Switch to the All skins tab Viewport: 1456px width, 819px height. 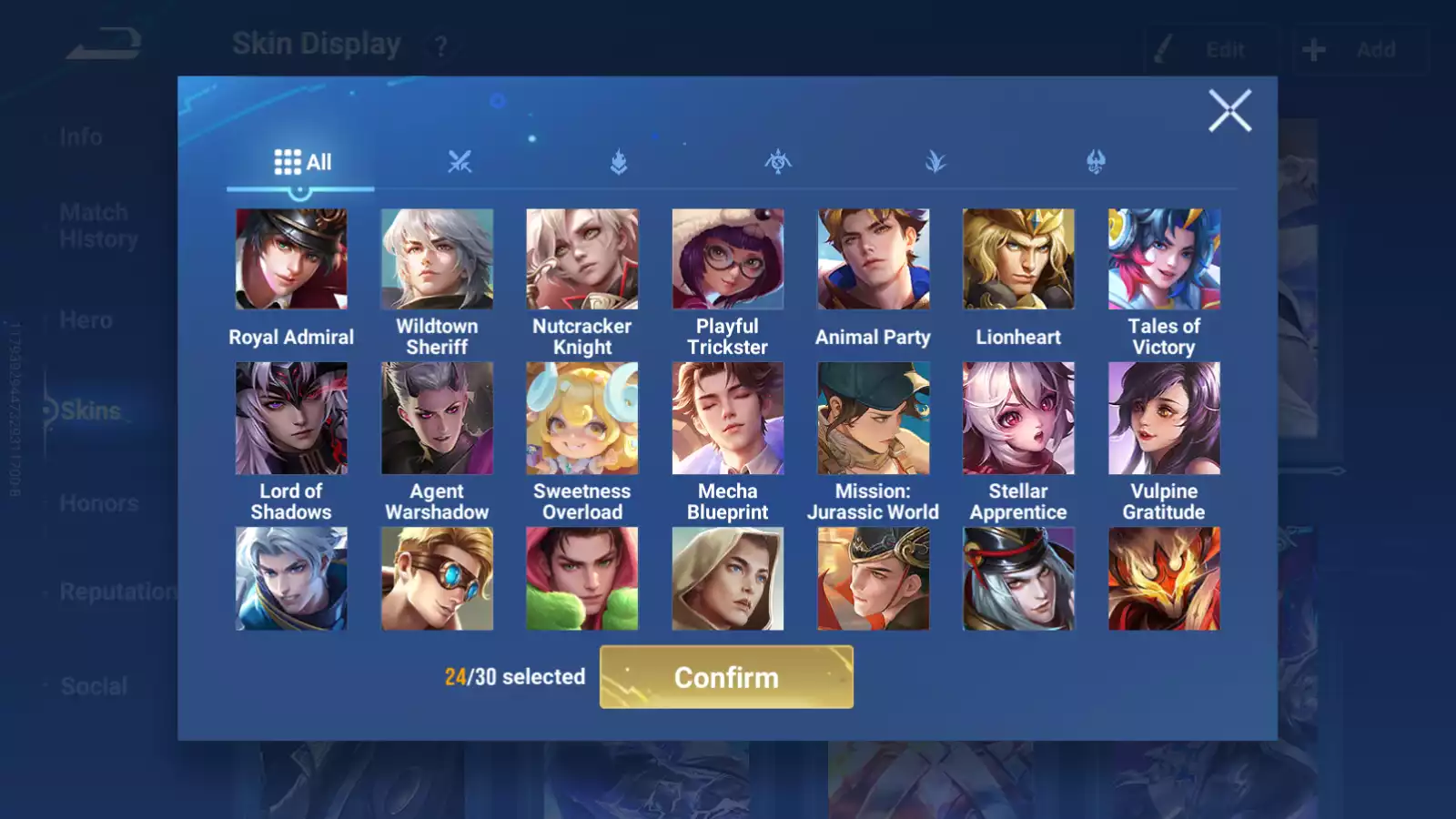(x=302, y=163)
